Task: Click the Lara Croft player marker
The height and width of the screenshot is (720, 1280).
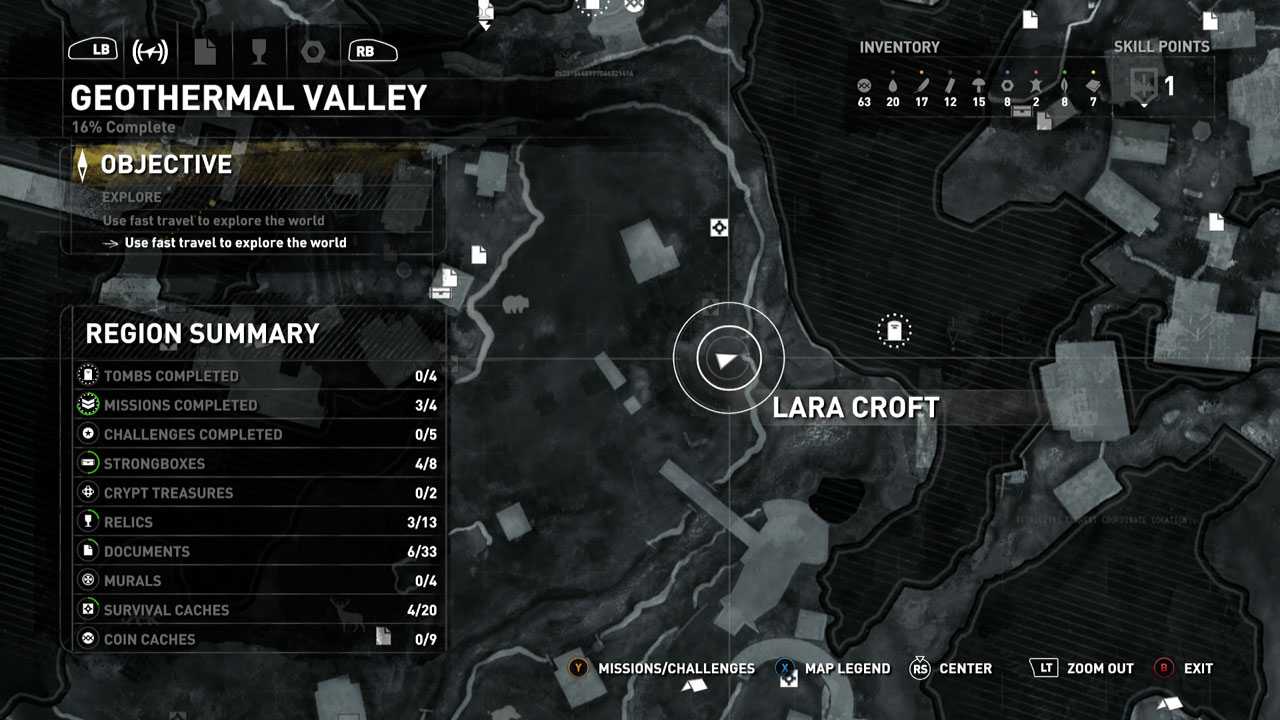Action: pyautogui.click(x=728, y=358)
